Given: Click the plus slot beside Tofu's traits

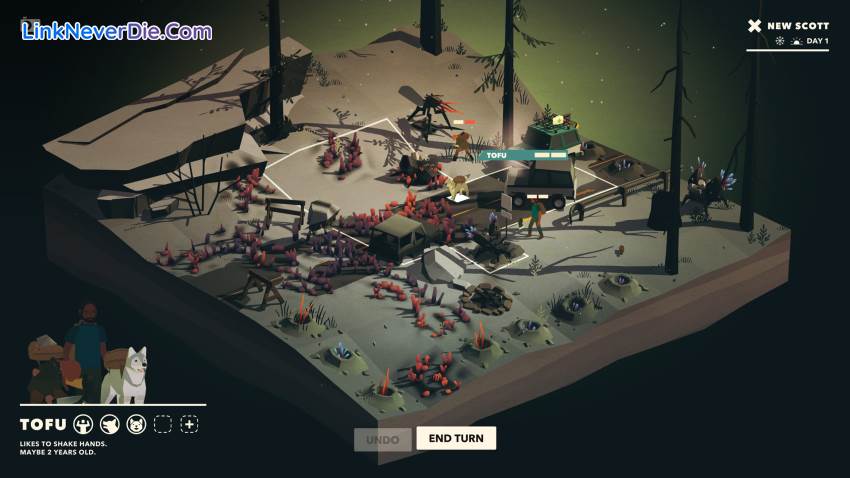Looking at the screenshot, I should 189,424.
